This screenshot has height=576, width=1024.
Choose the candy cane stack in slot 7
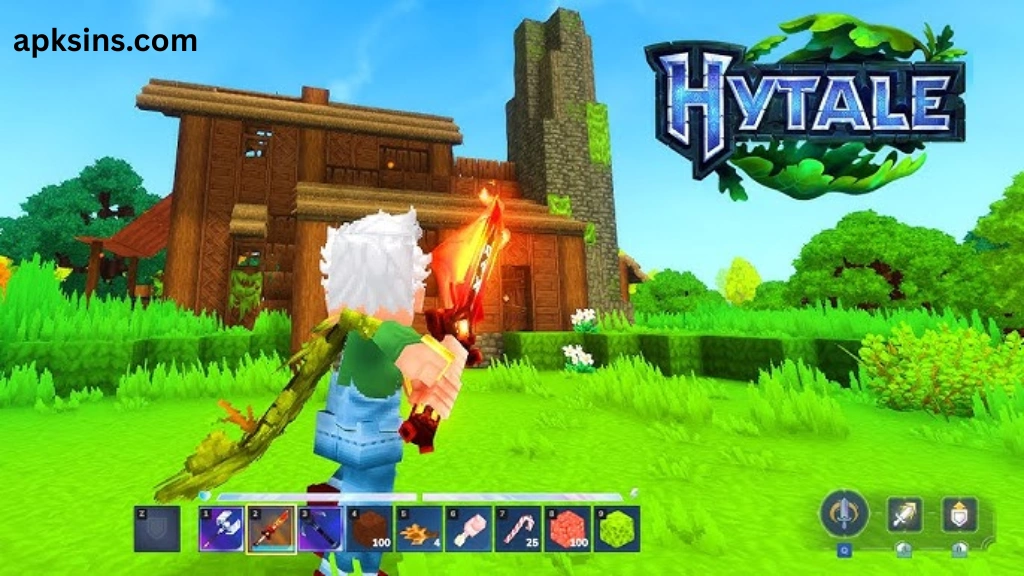click(x=518, y=529)
